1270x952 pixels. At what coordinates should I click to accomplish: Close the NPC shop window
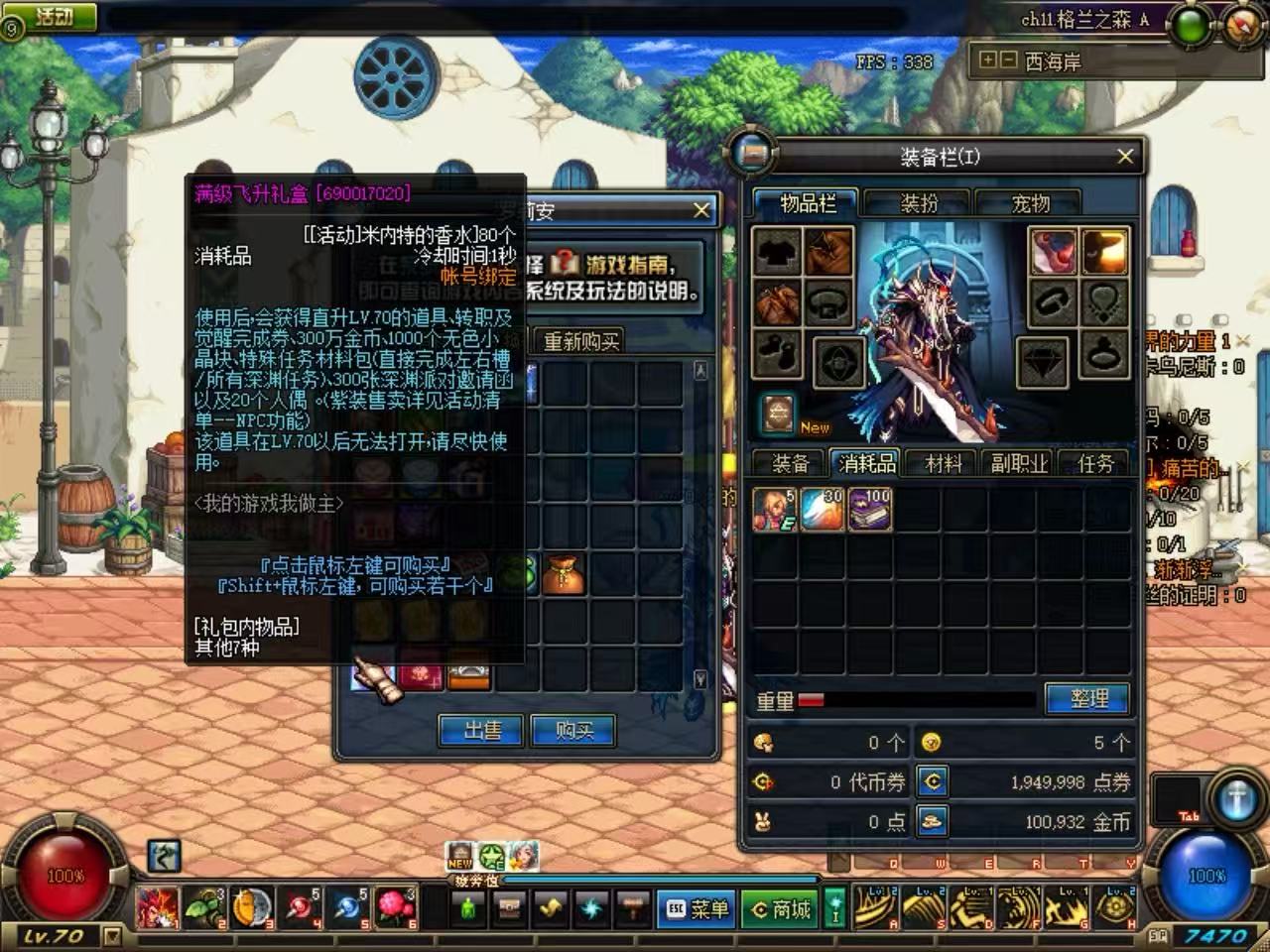(700, 210)
